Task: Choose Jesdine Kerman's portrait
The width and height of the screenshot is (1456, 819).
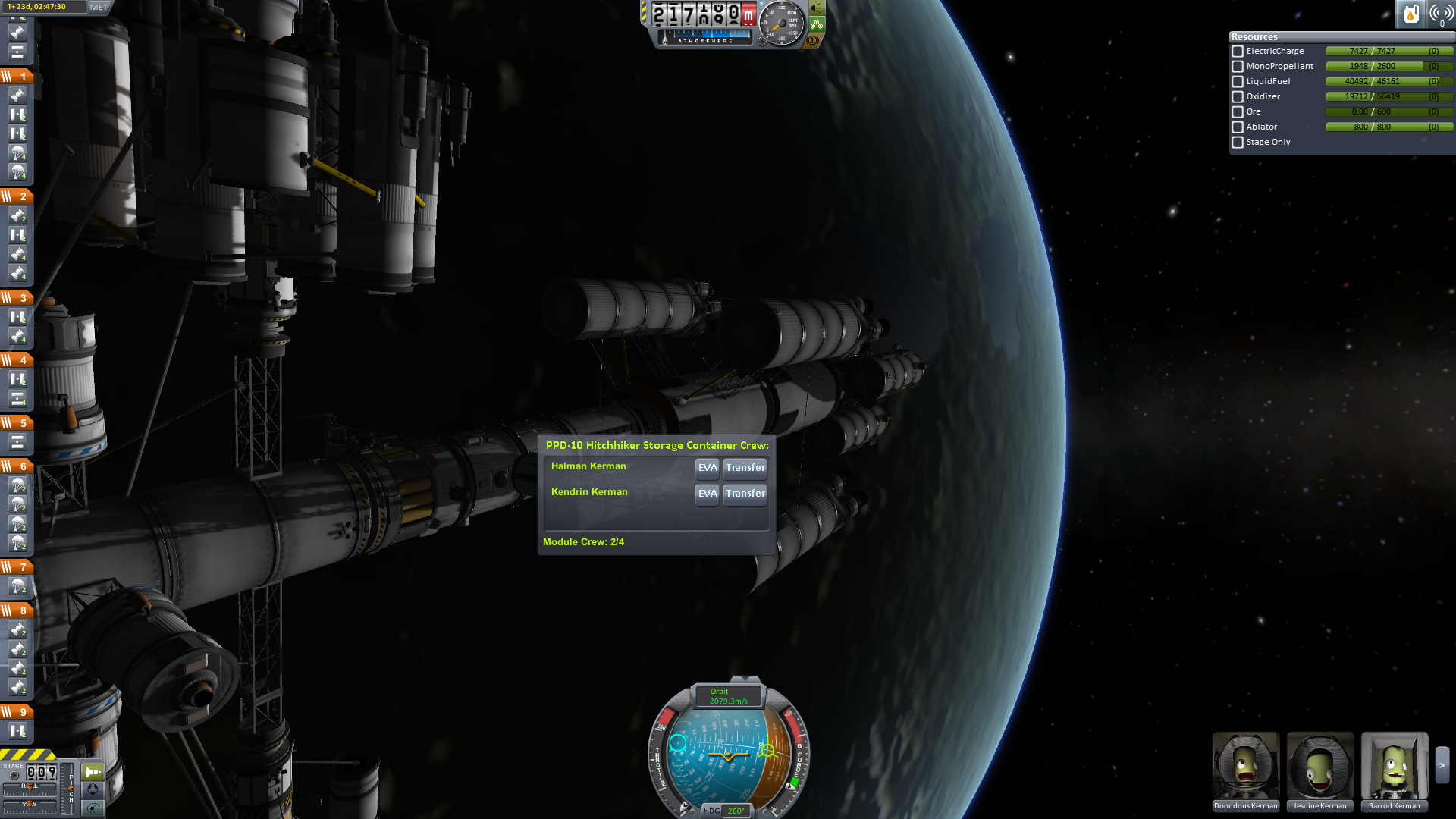Action: pyautogui.click(x=1319, y=766)
